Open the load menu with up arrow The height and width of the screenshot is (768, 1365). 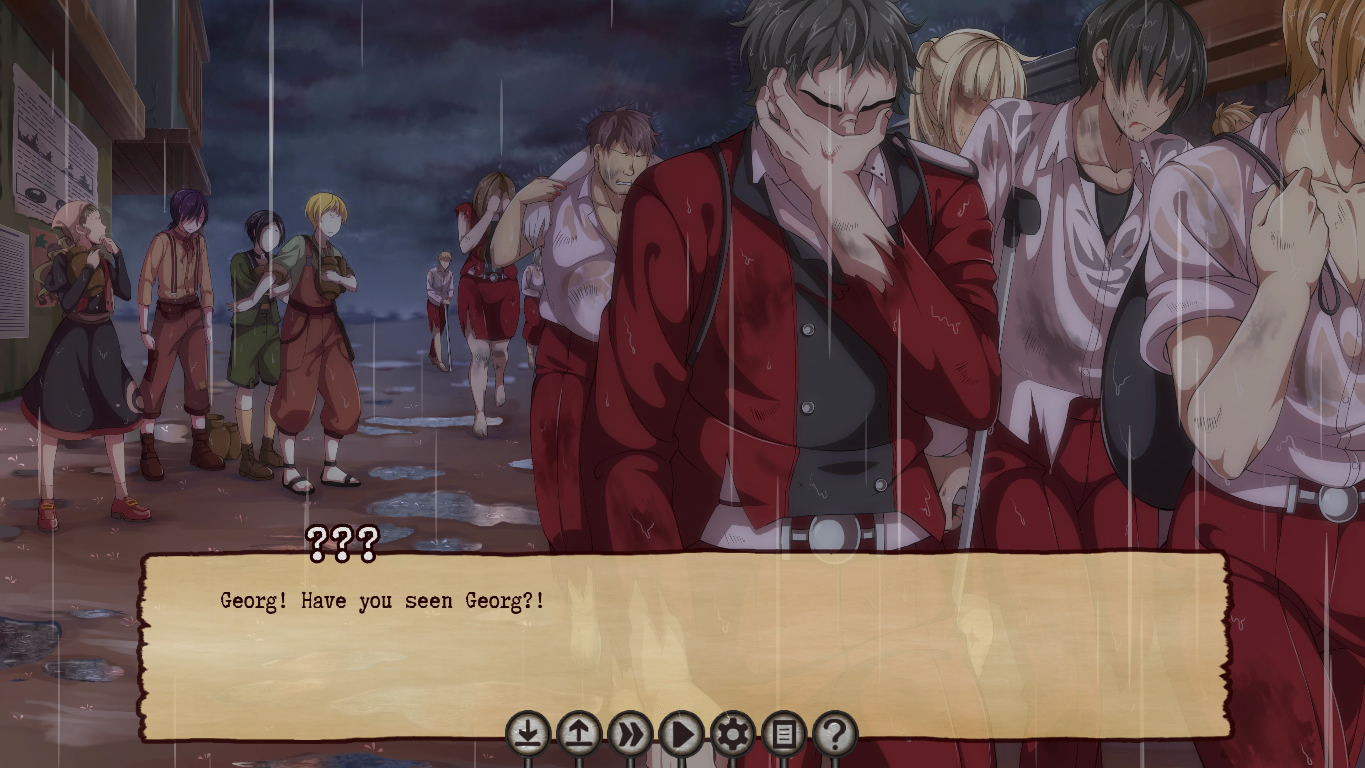(579, 735)
